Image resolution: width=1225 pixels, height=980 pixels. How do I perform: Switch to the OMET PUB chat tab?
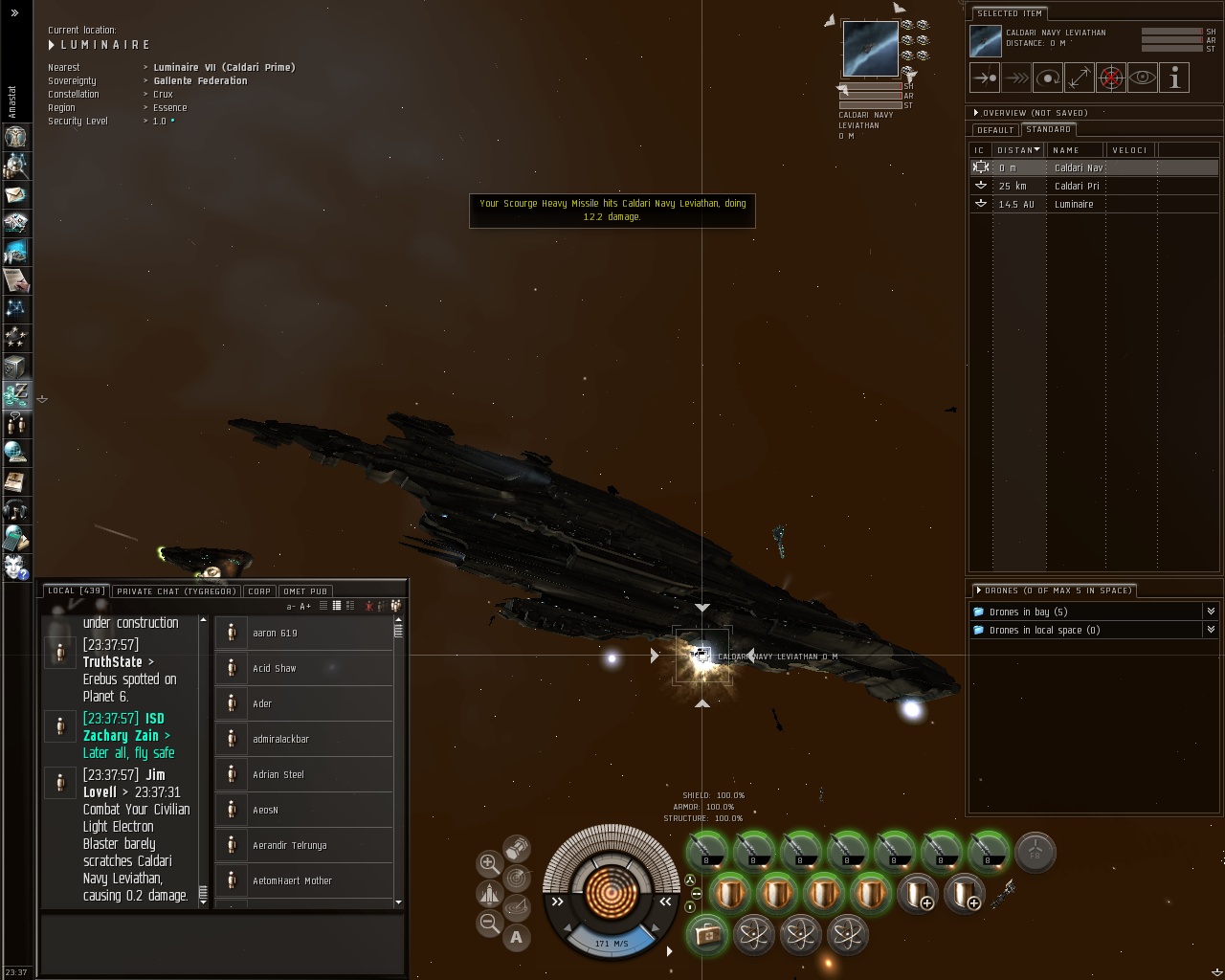305,591
